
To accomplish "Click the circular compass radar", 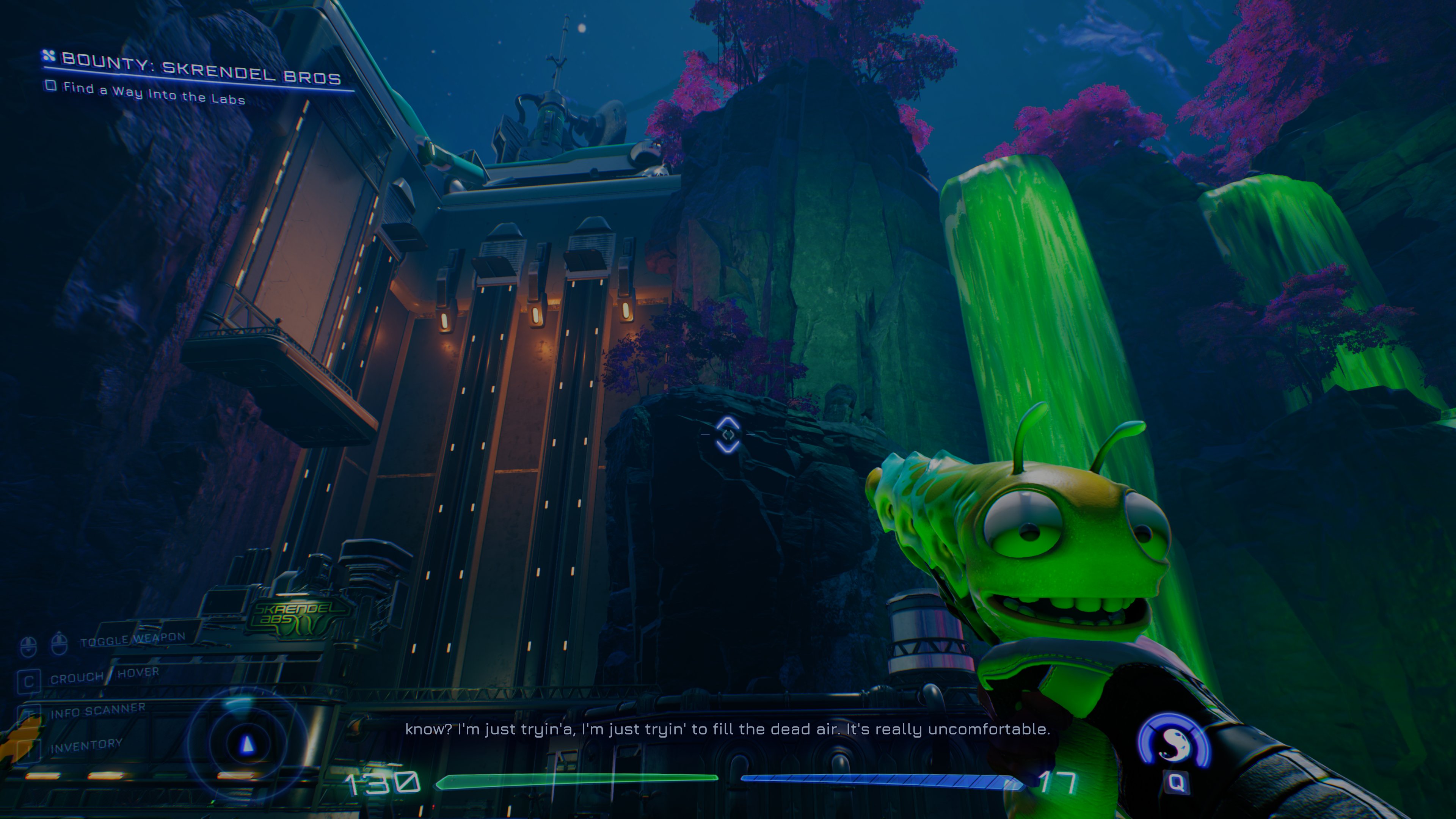I will pos(247,744).
